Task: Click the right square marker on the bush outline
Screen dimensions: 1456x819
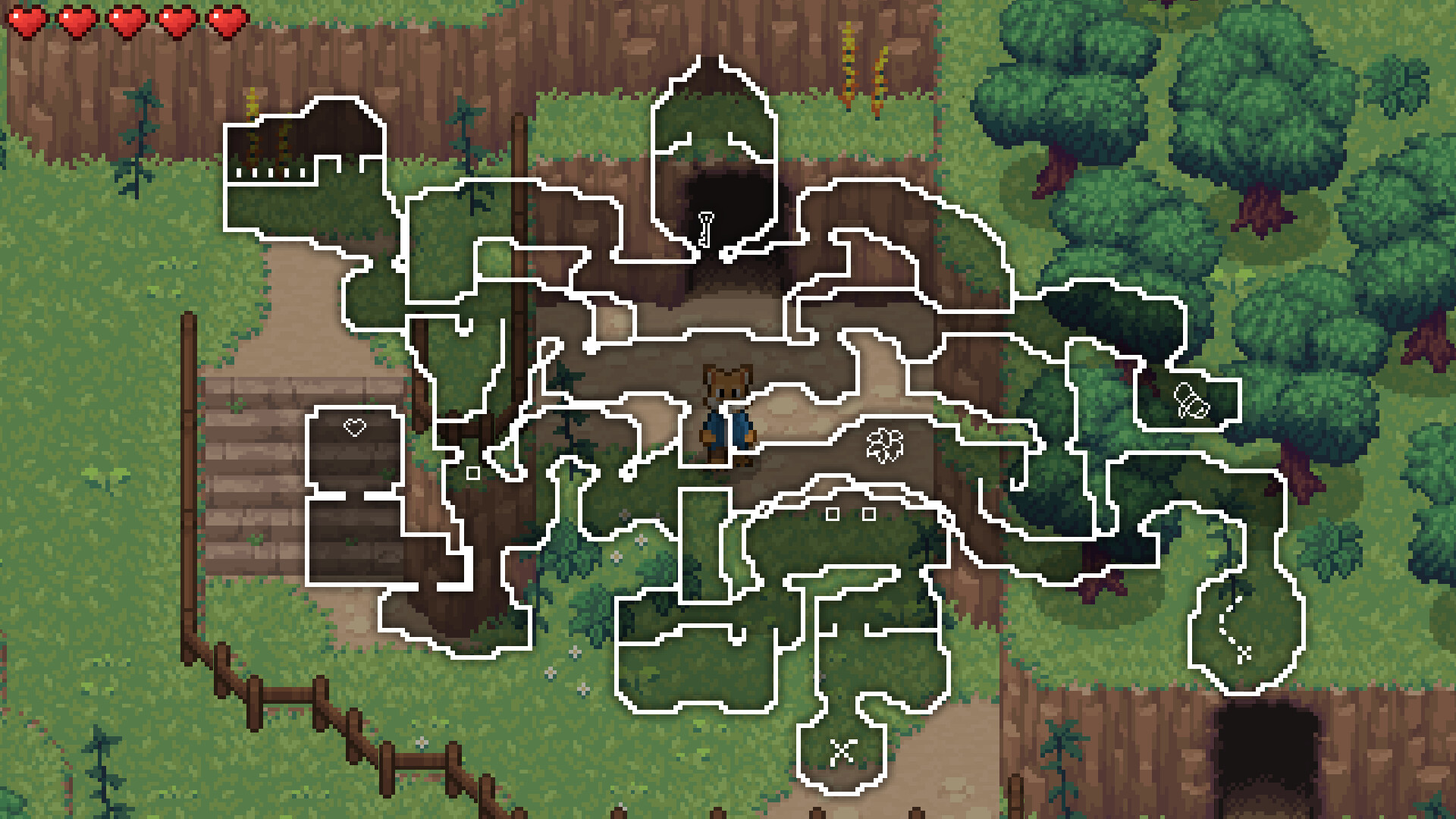Action: tap(868, 514)
